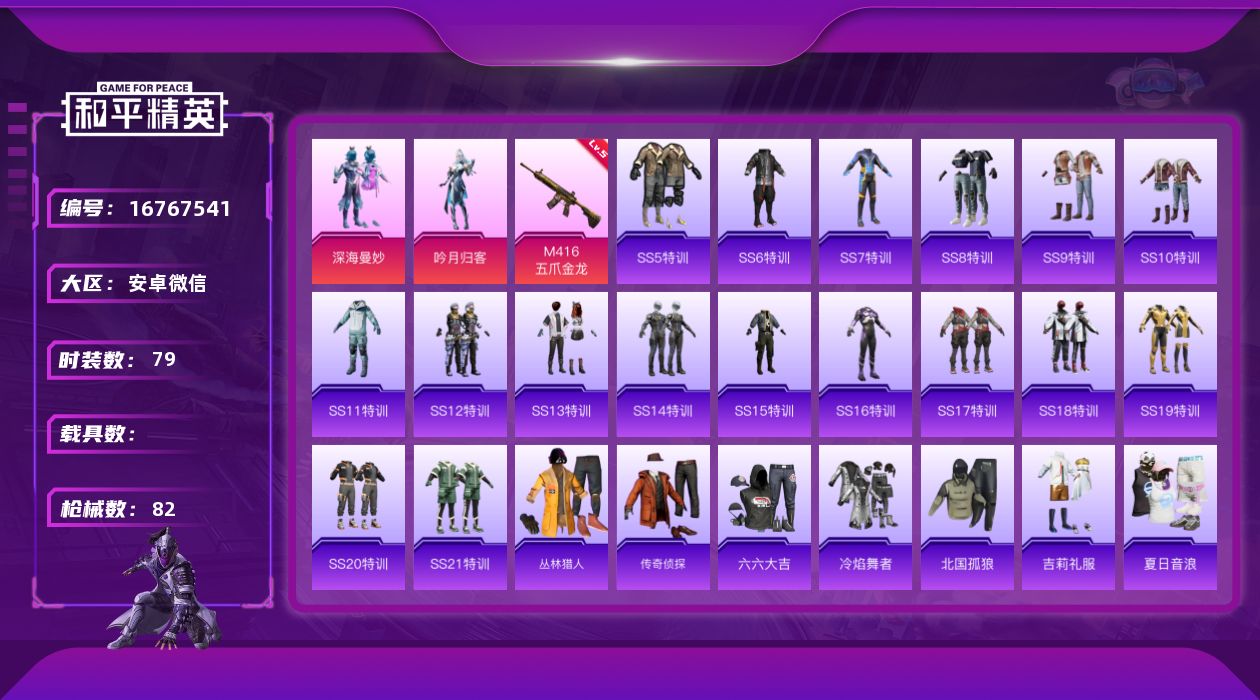Viewport: 1260px width, 700px height.
Task: Click the 六六大吉 hoodie card
Action: click(x=764, y=517)
